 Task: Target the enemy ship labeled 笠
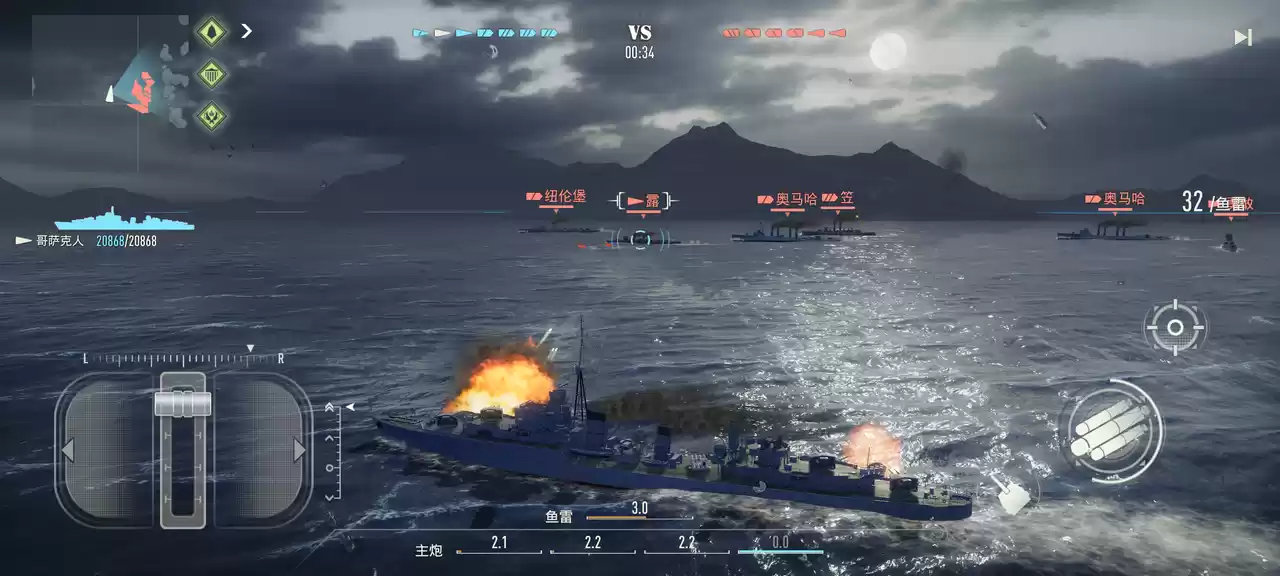point(841,230)
